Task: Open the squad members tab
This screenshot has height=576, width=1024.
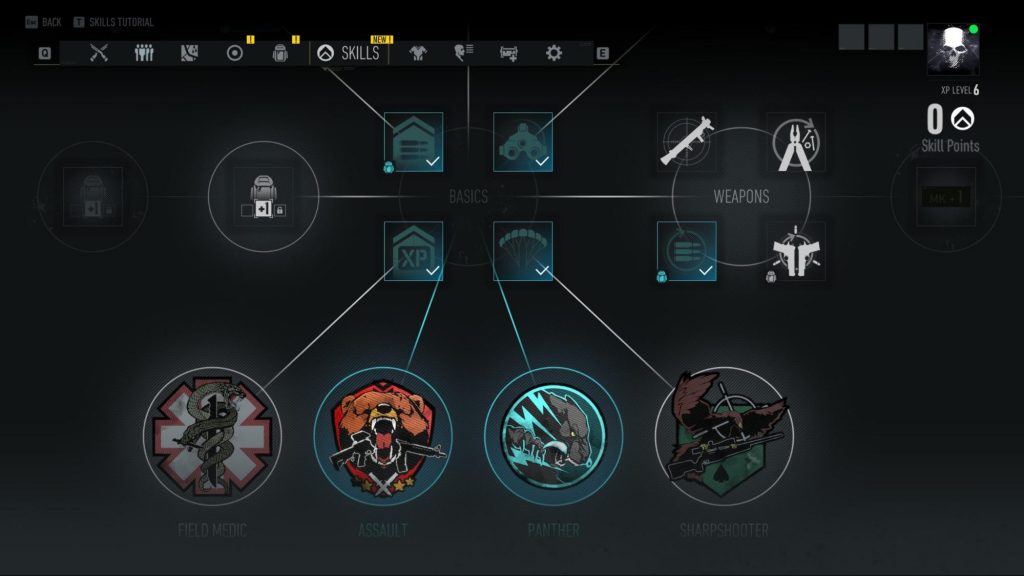Action: point(144,53)
